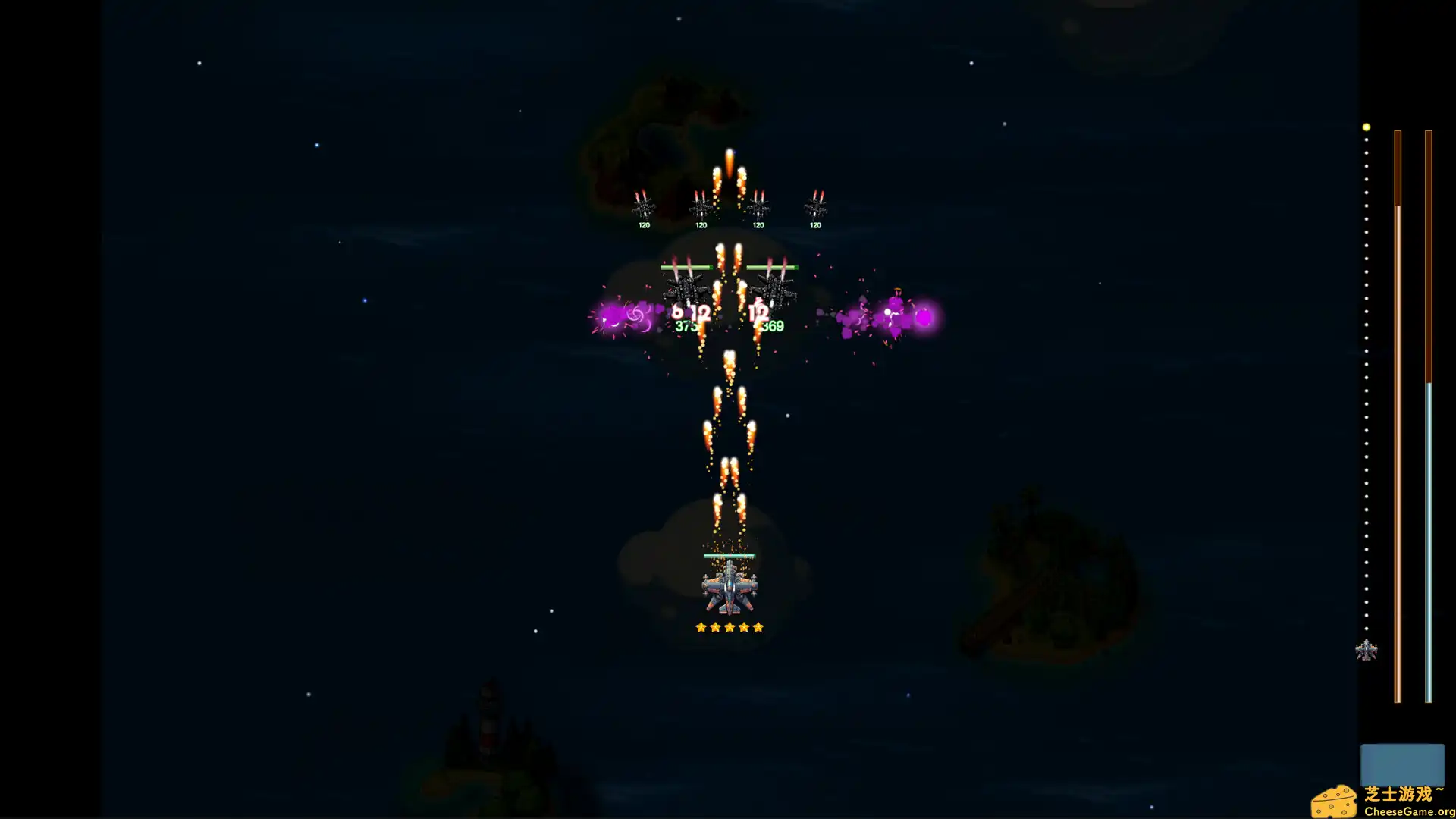The image size is (1456, 819).
Task: Click the green health bar above the left boss plane
Action: coord(686,266)
